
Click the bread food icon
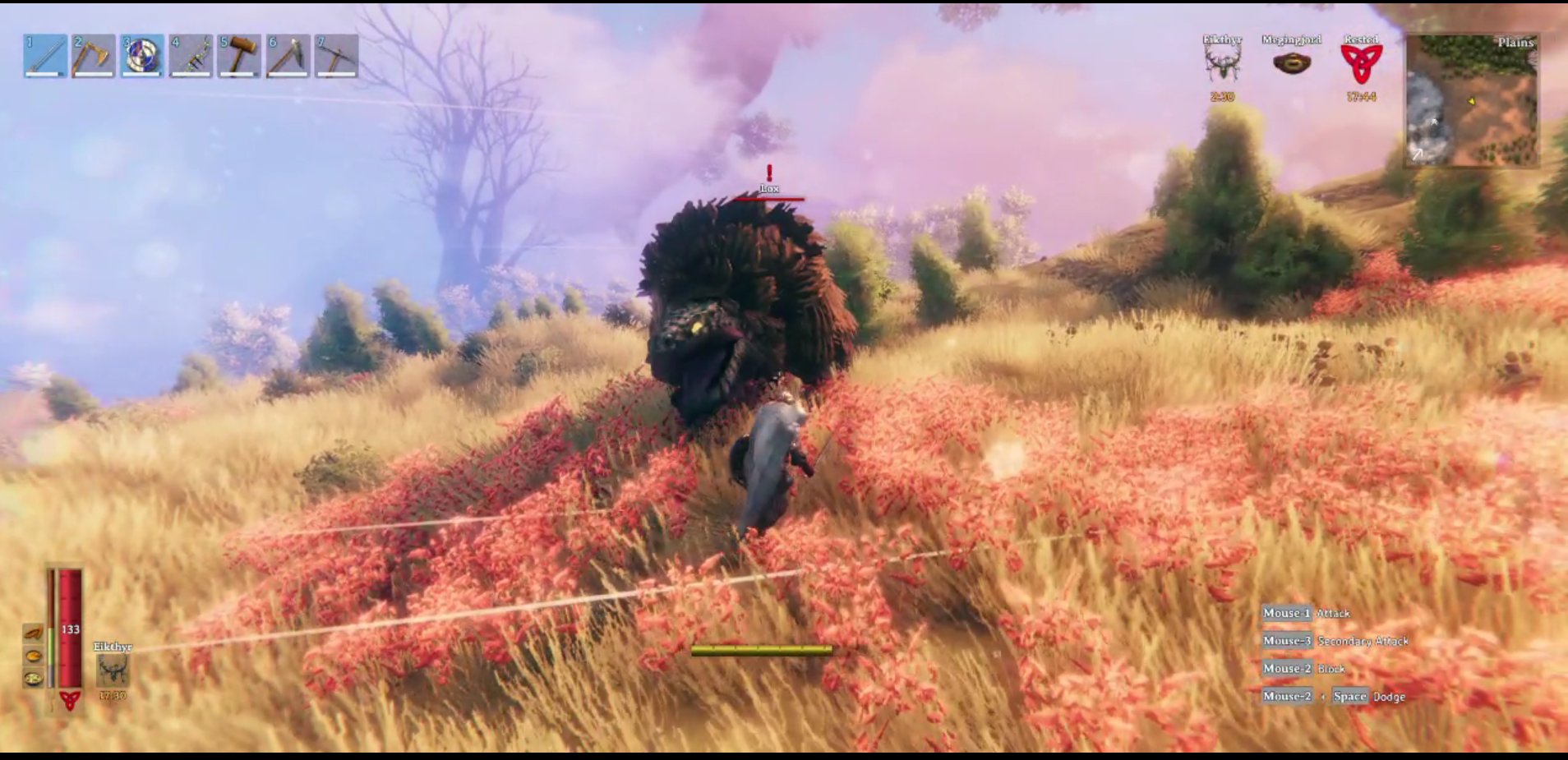[x=34, y=656]
